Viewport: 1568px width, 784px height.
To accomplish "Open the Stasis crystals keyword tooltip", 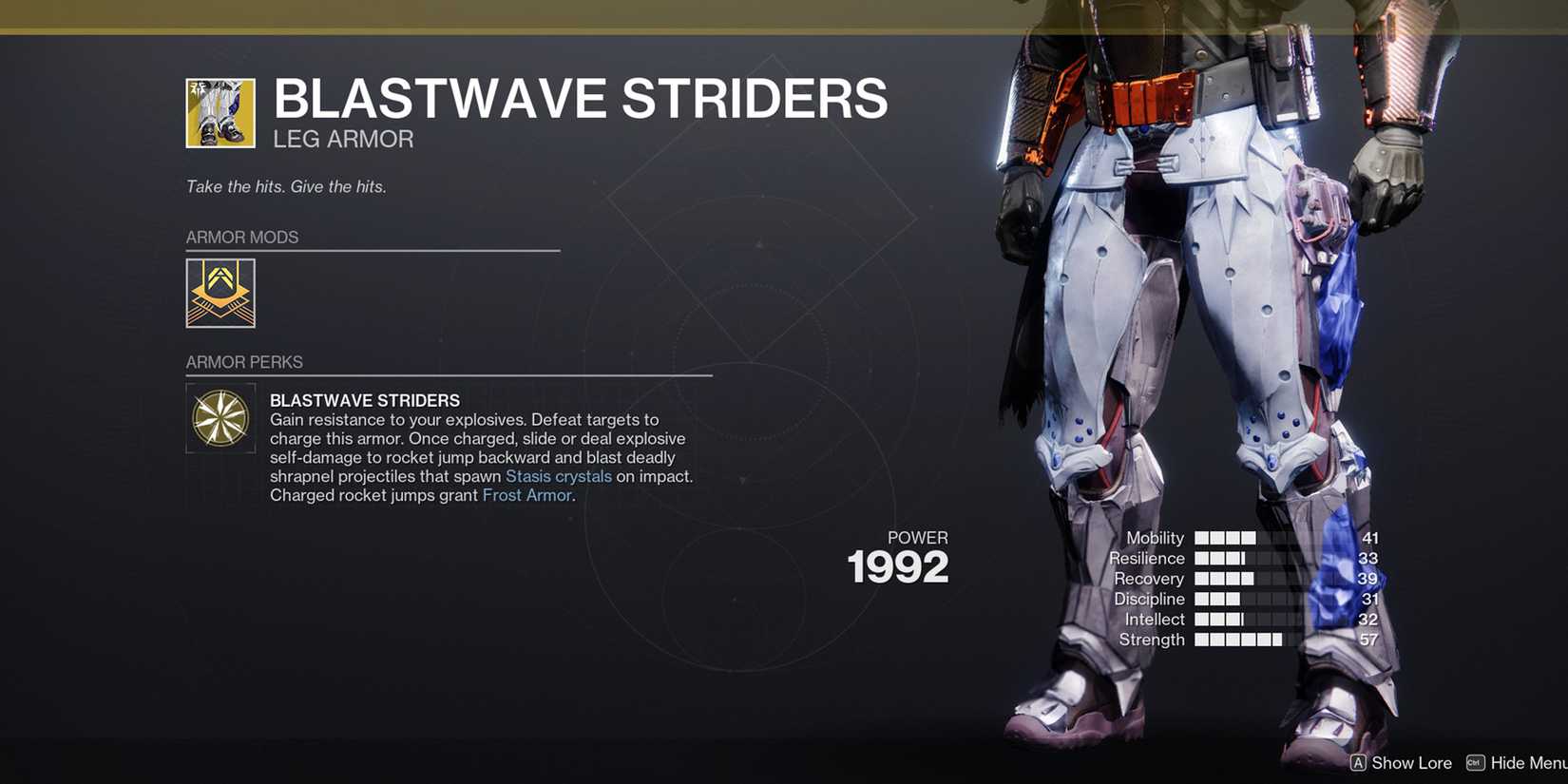I will point(558,476).
